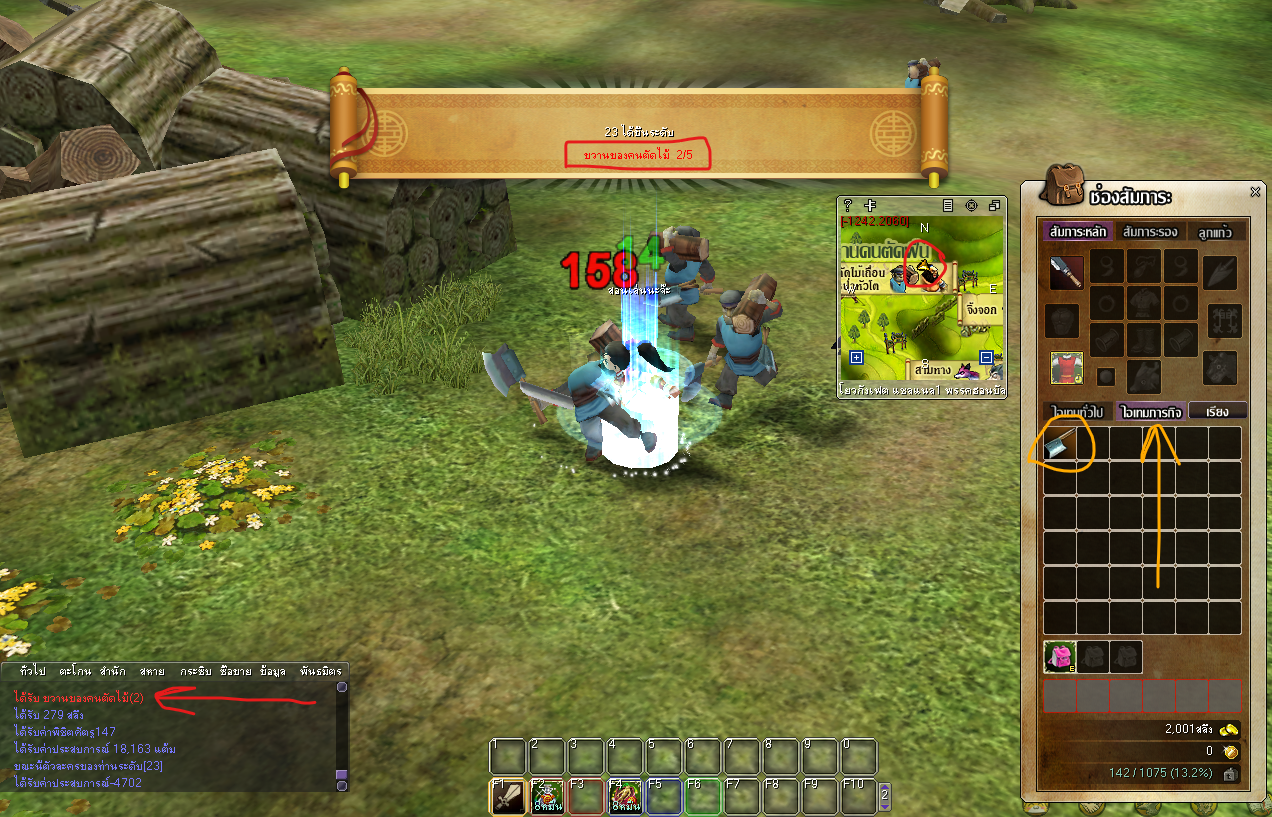Image resolution: width=1272 pixels, height=817 pixels.
Task: Use the item in the F4 hotbar slot
Action: click(625, 796)
